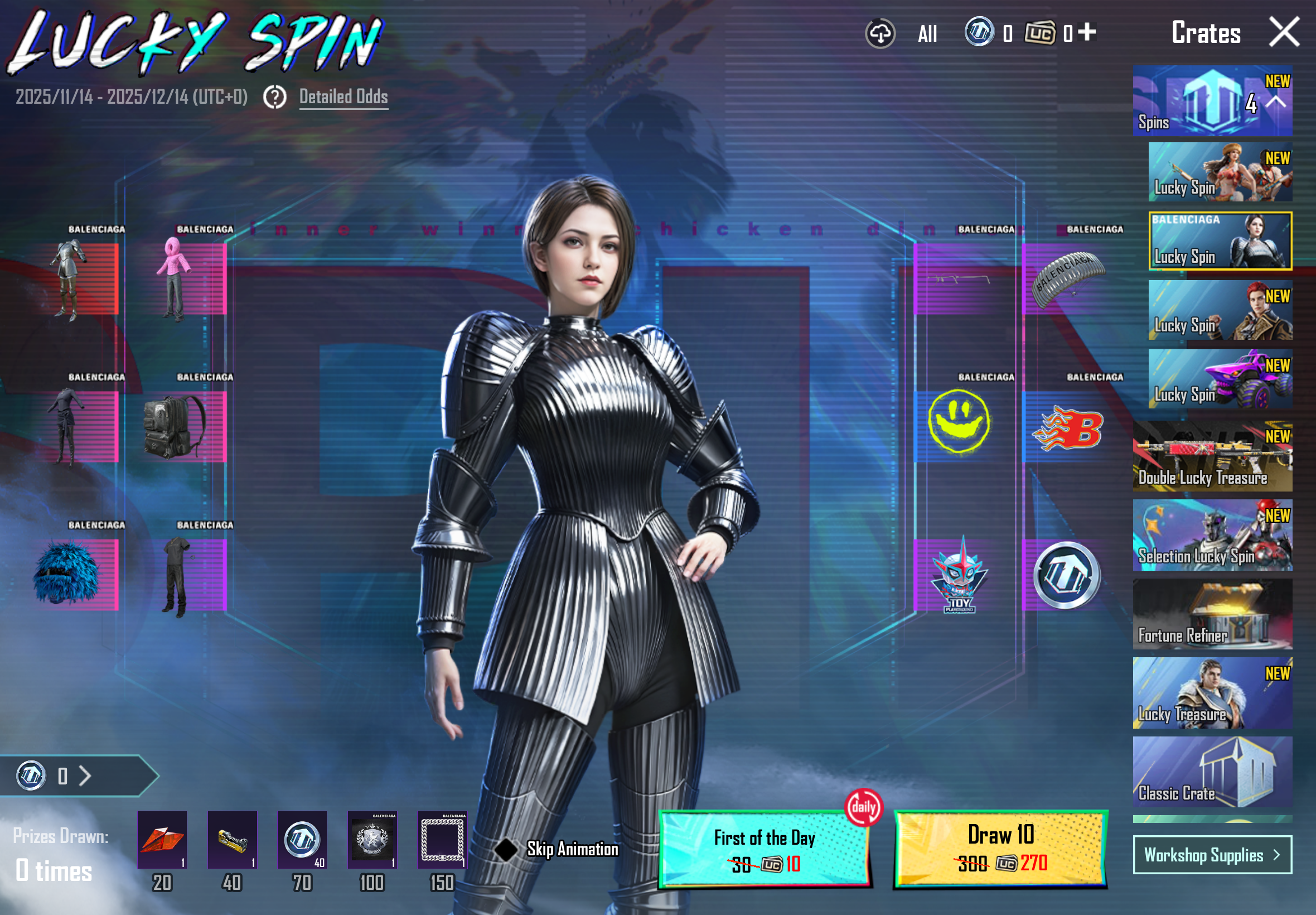Screen dimensions: 1316x915
Task: View the black backpack prize
Action: (x=173, y=427)
